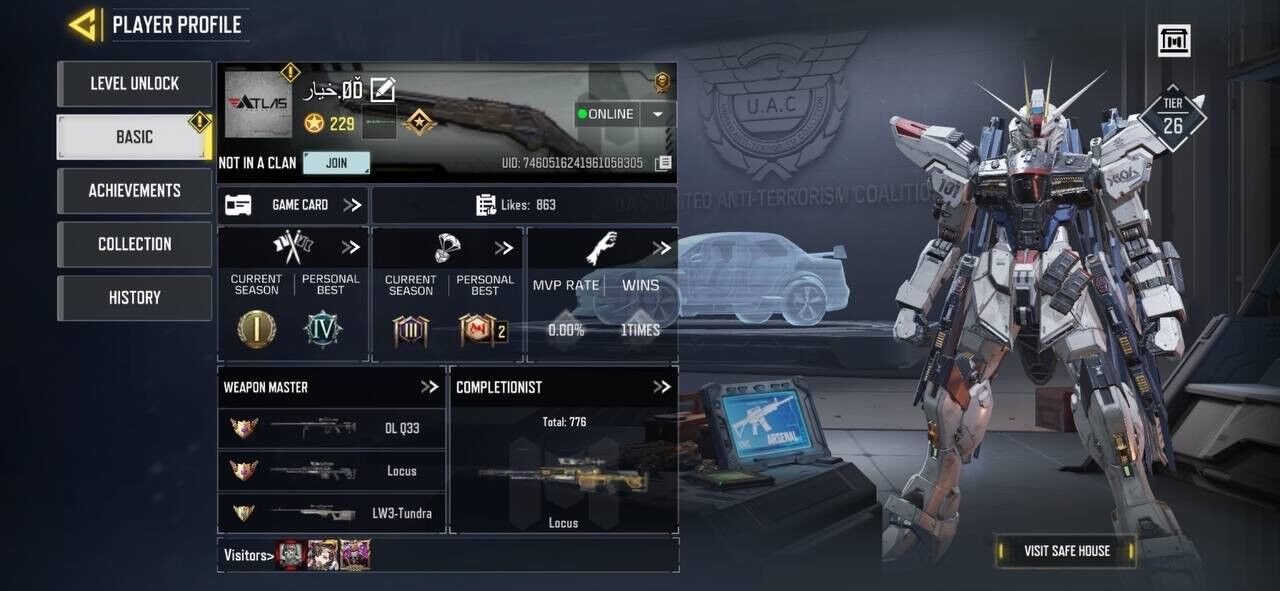The image size is (1280, 591).
Task: Open the Tier 26 badge
Action: coord(1172,118)
